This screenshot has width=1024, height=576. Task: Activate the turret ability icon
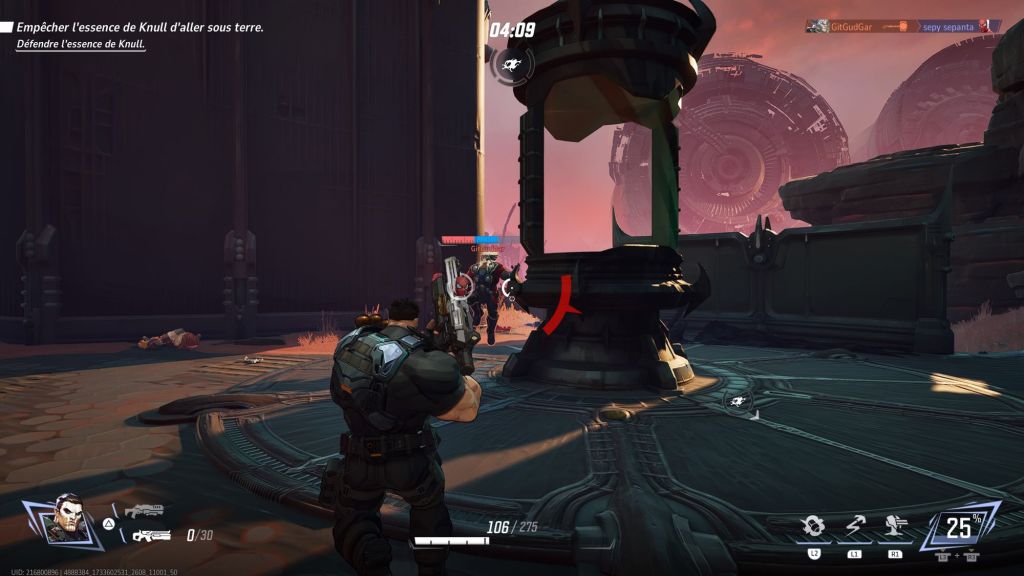894,526
